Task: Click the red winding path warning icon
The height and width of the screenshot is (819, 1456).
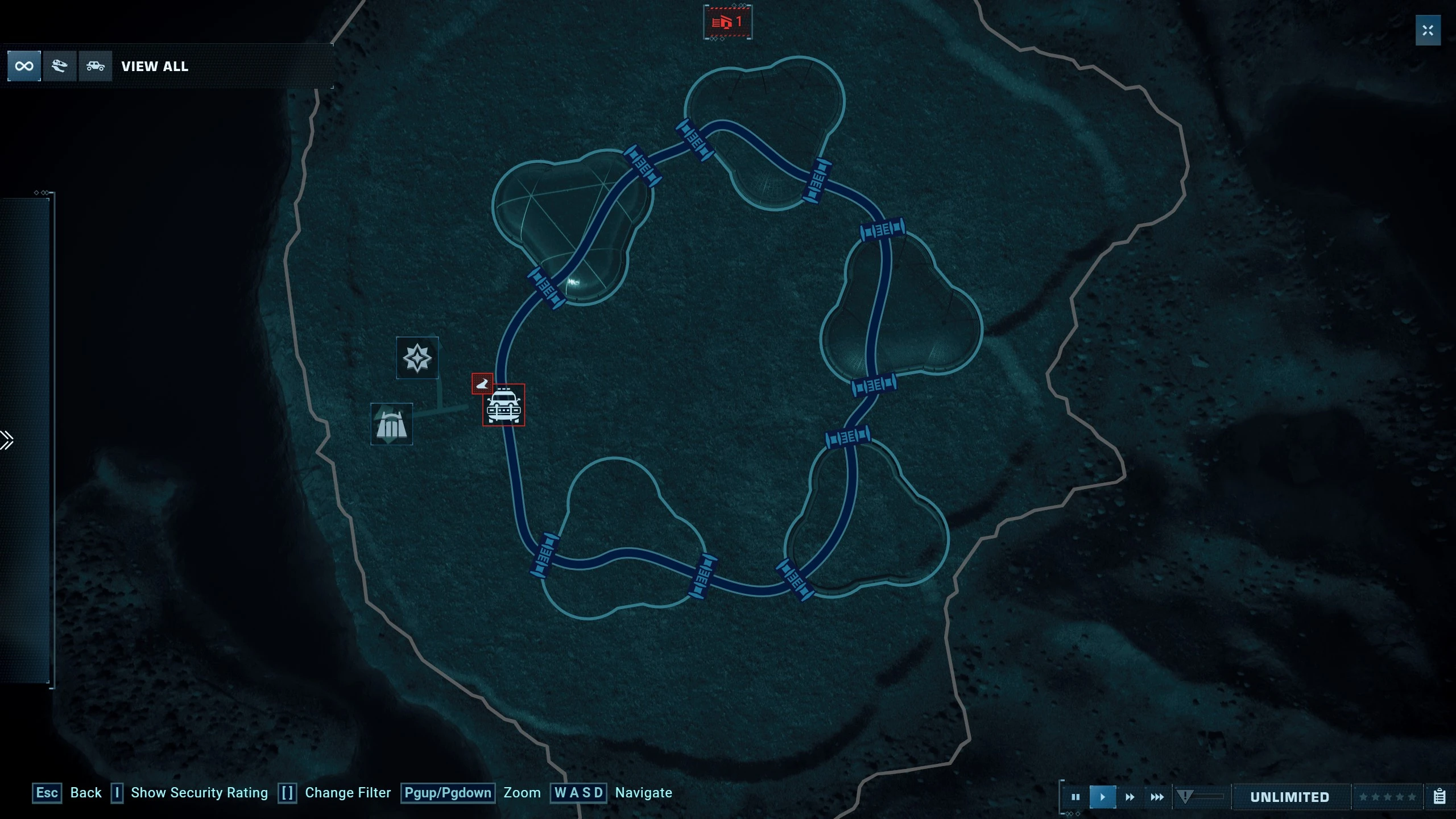Action: pos(482,384)
